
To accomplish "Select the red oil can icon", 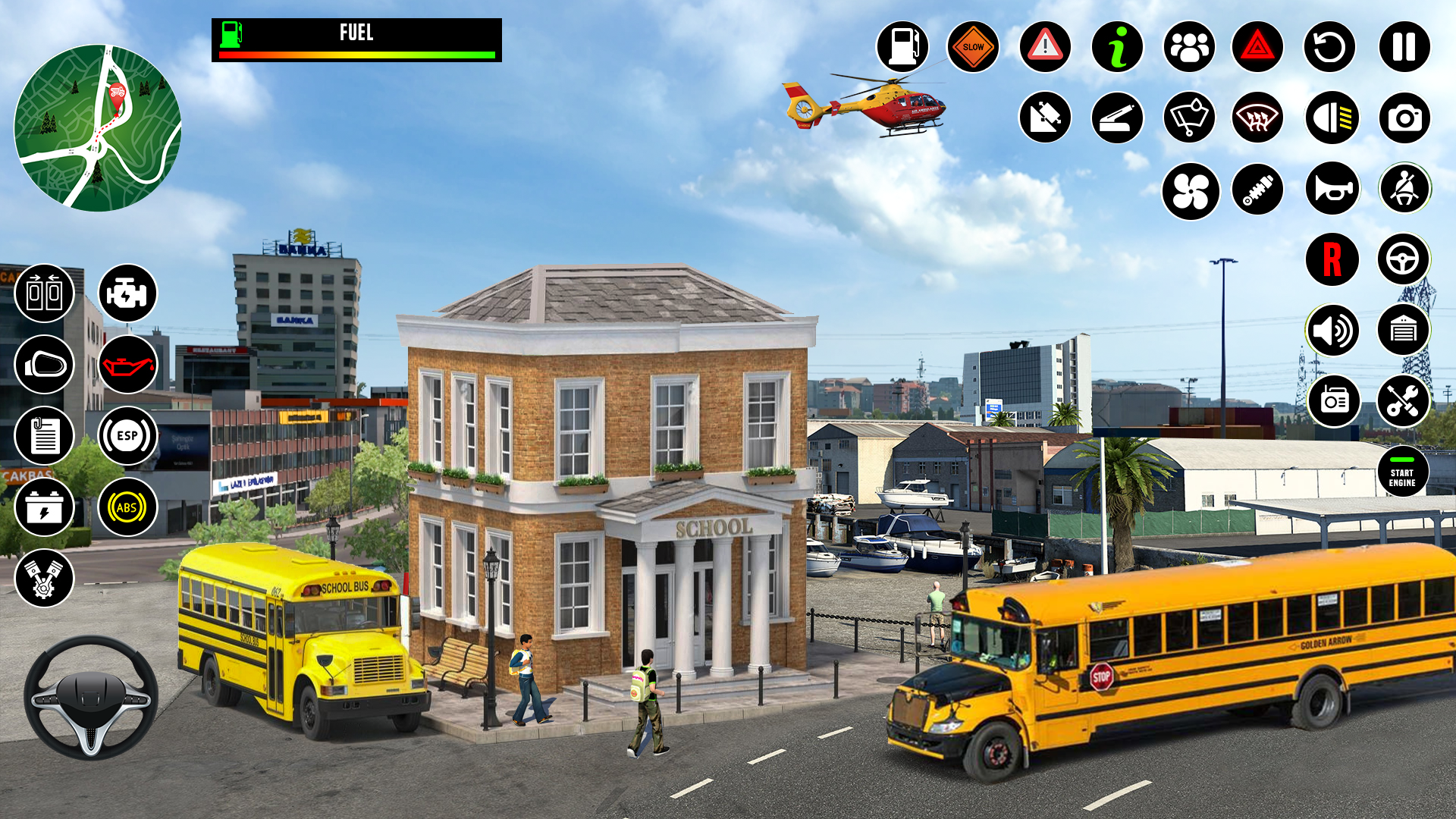I will click(x=127, y=365).
